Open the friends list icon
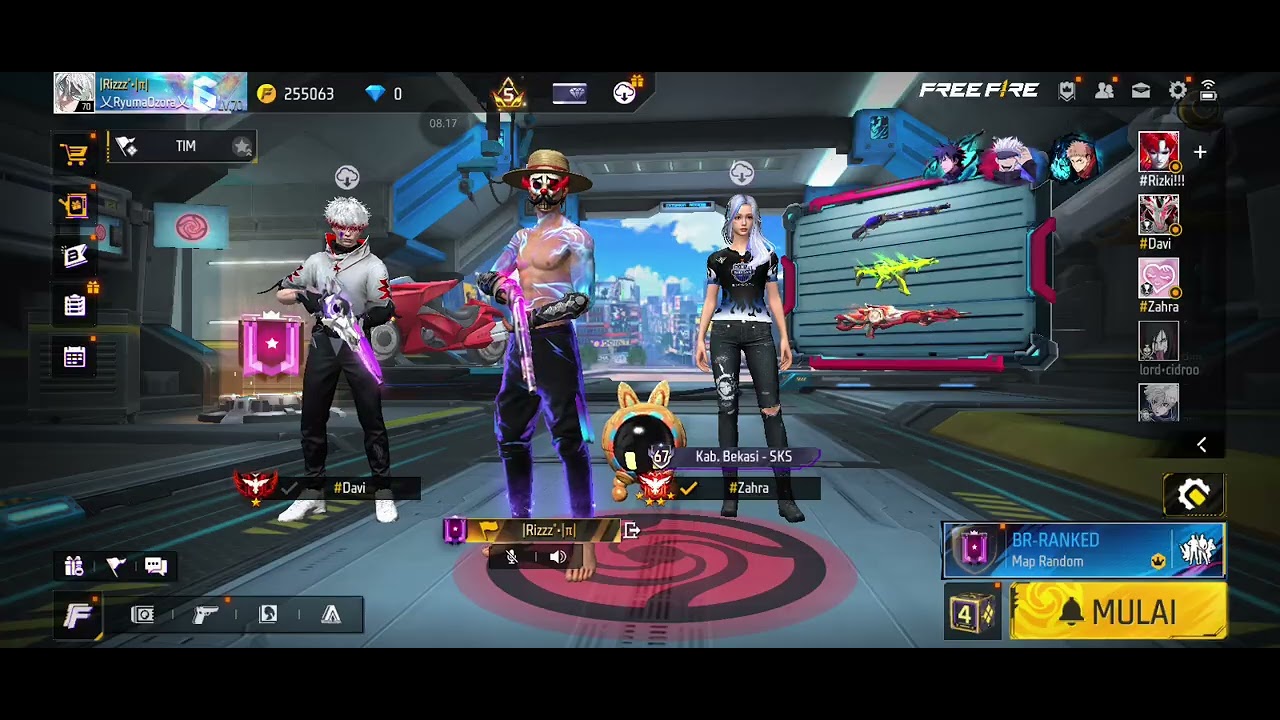 pos(1104,91)
